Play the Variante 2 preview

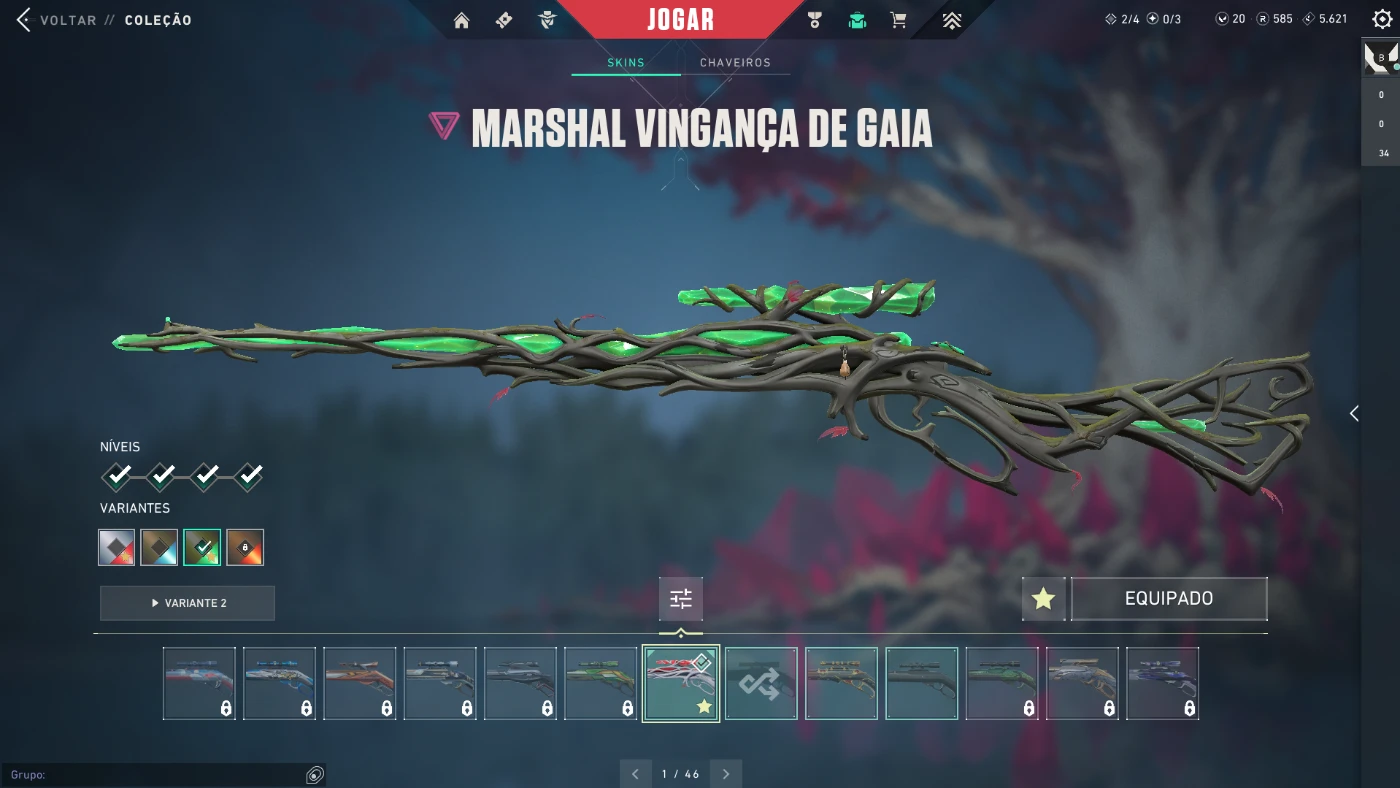coord(187,603)
